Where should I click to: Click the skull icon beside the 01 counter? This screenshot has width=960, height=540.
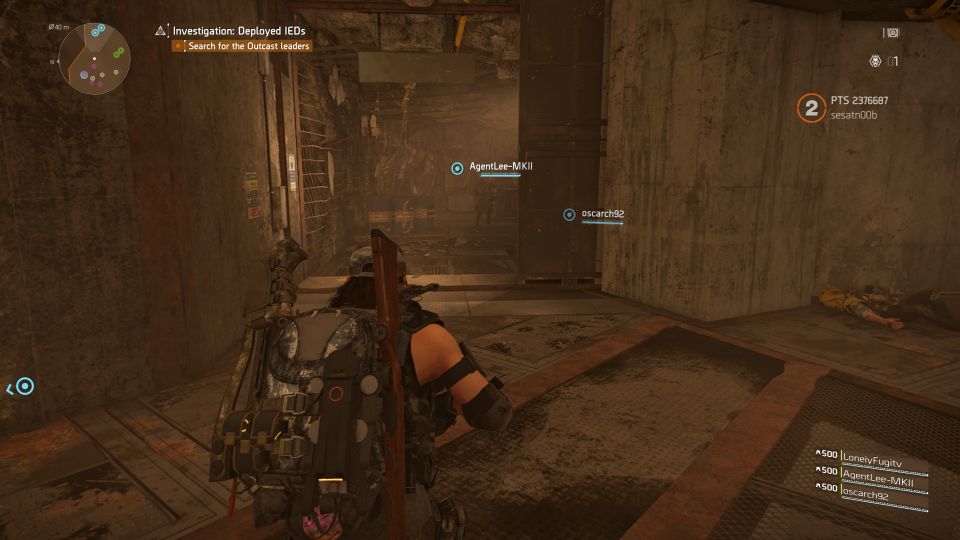coord(875,62)
